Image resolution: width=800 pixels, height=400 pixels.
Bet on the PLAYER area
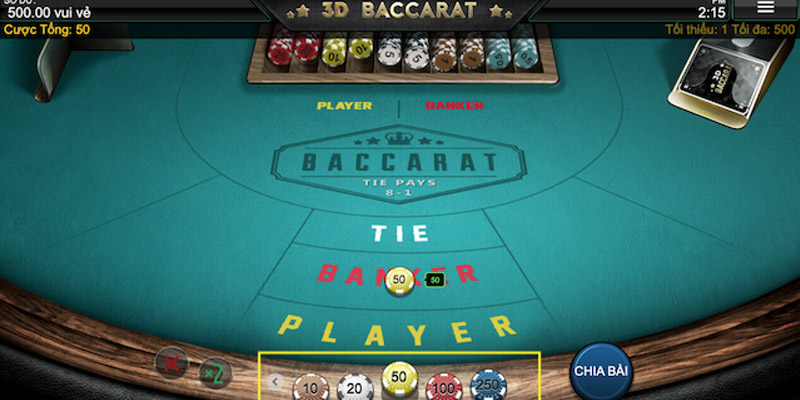coord(398,326)
